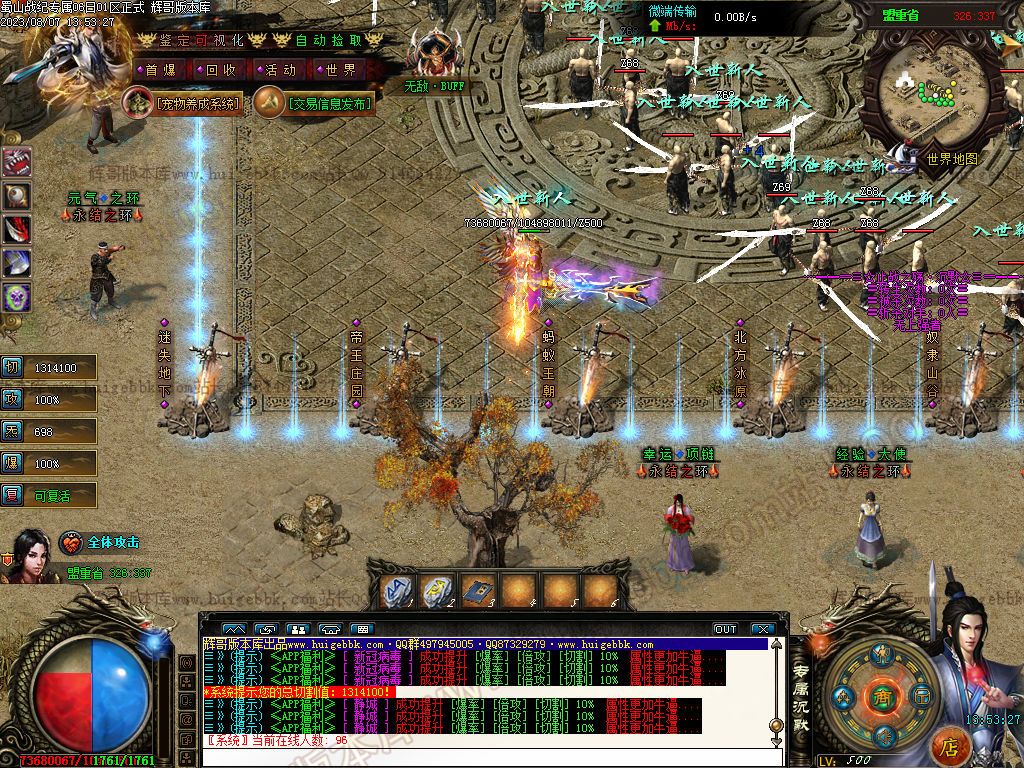Open the 活动 events menu

[280, 70]
